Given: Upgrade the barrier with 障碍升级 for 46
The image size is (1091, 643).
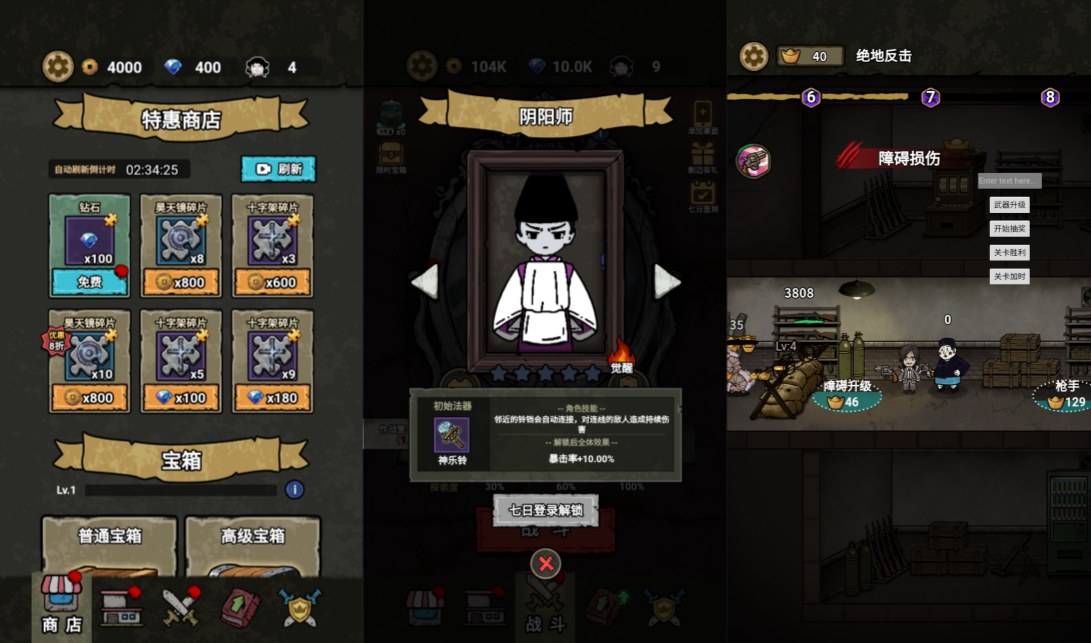Looking at the screenshot, I should click(x=848, y=394).
